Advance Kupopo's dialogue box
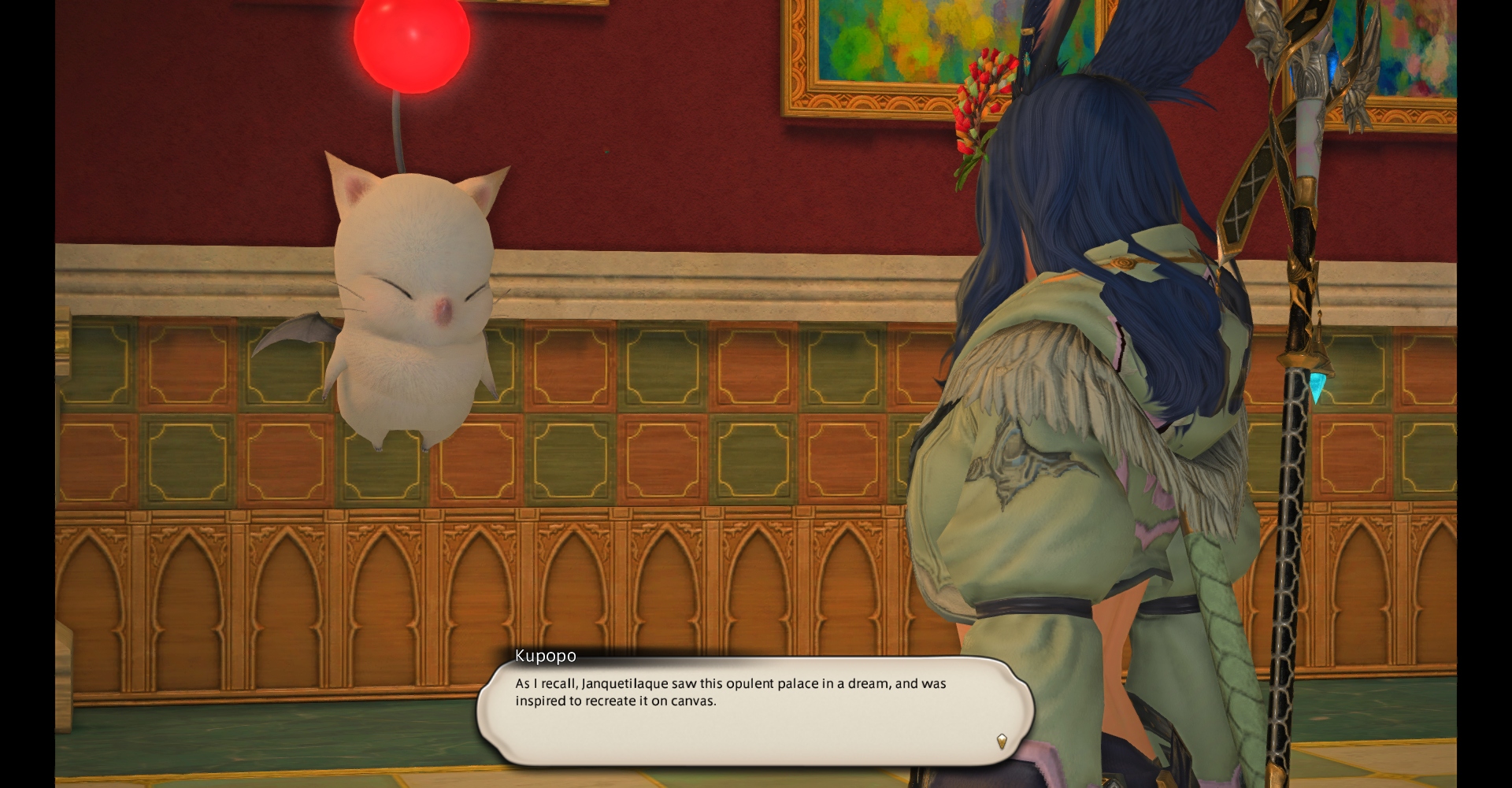The image size is (1512, 788). pyautogui.click(x=754, y=710)
